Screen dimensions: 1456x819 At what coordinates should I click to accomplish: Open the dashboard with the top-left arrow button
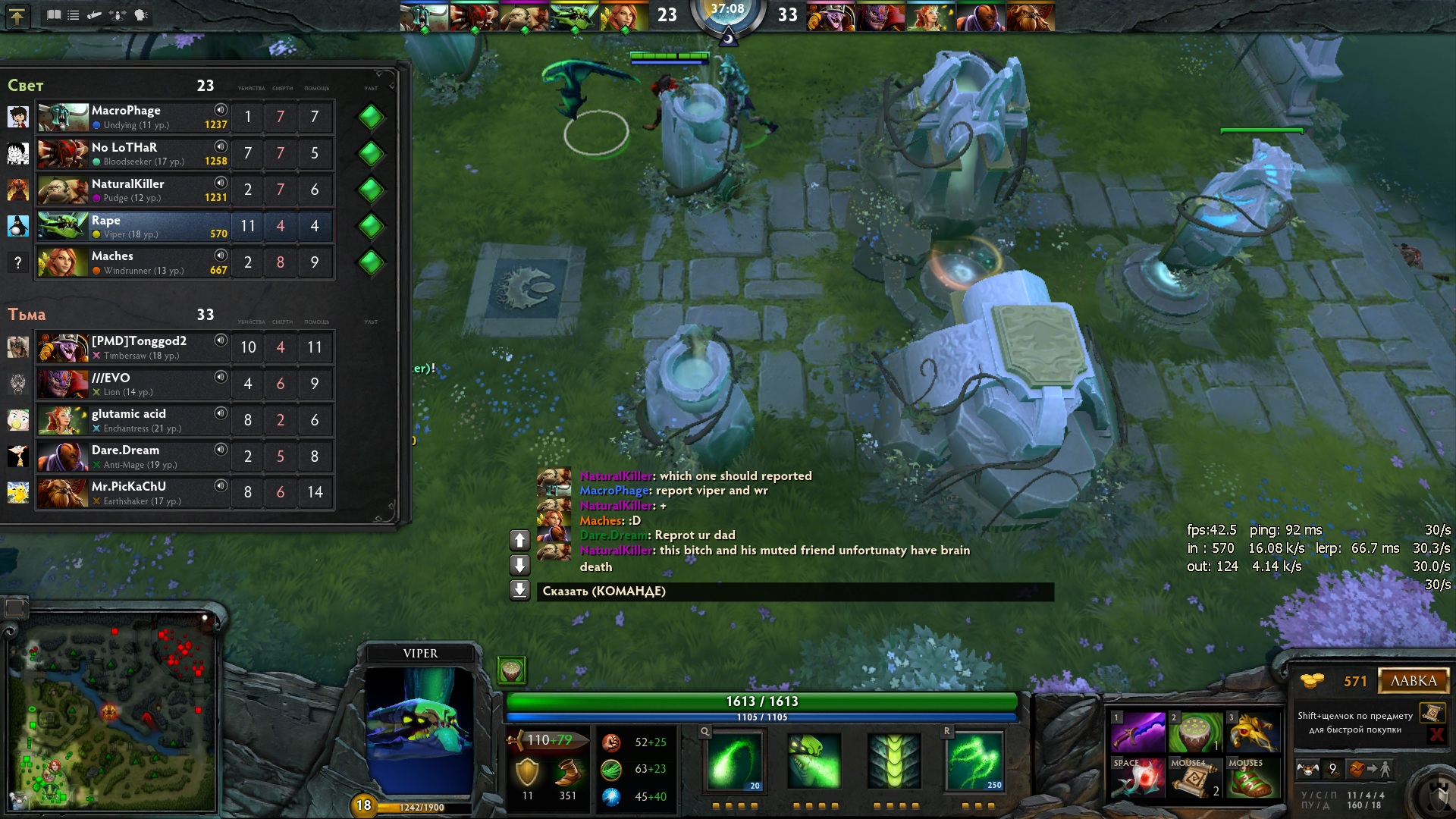pos(17,15)
